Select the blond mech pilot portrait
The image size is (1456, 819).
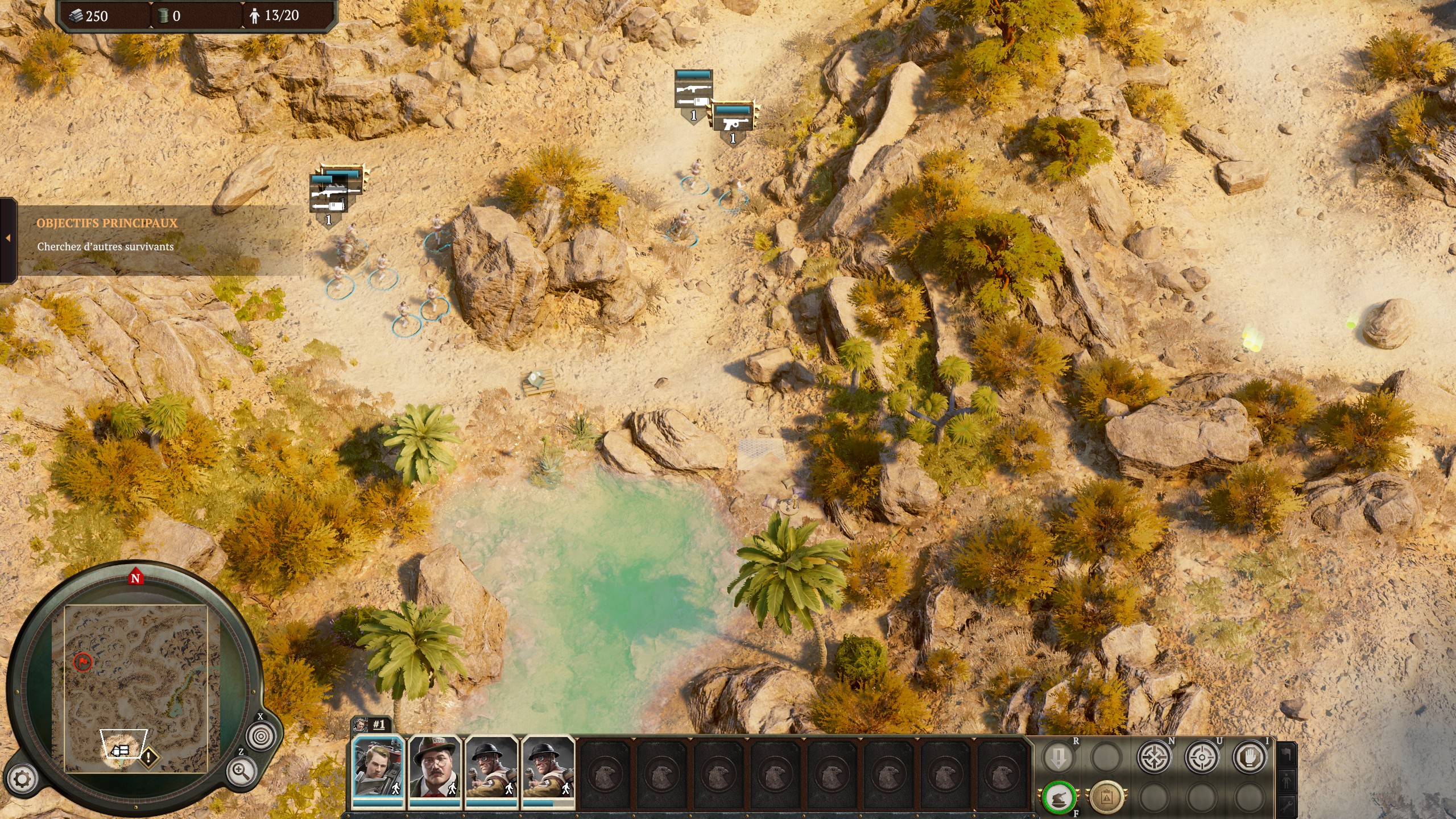378,767
